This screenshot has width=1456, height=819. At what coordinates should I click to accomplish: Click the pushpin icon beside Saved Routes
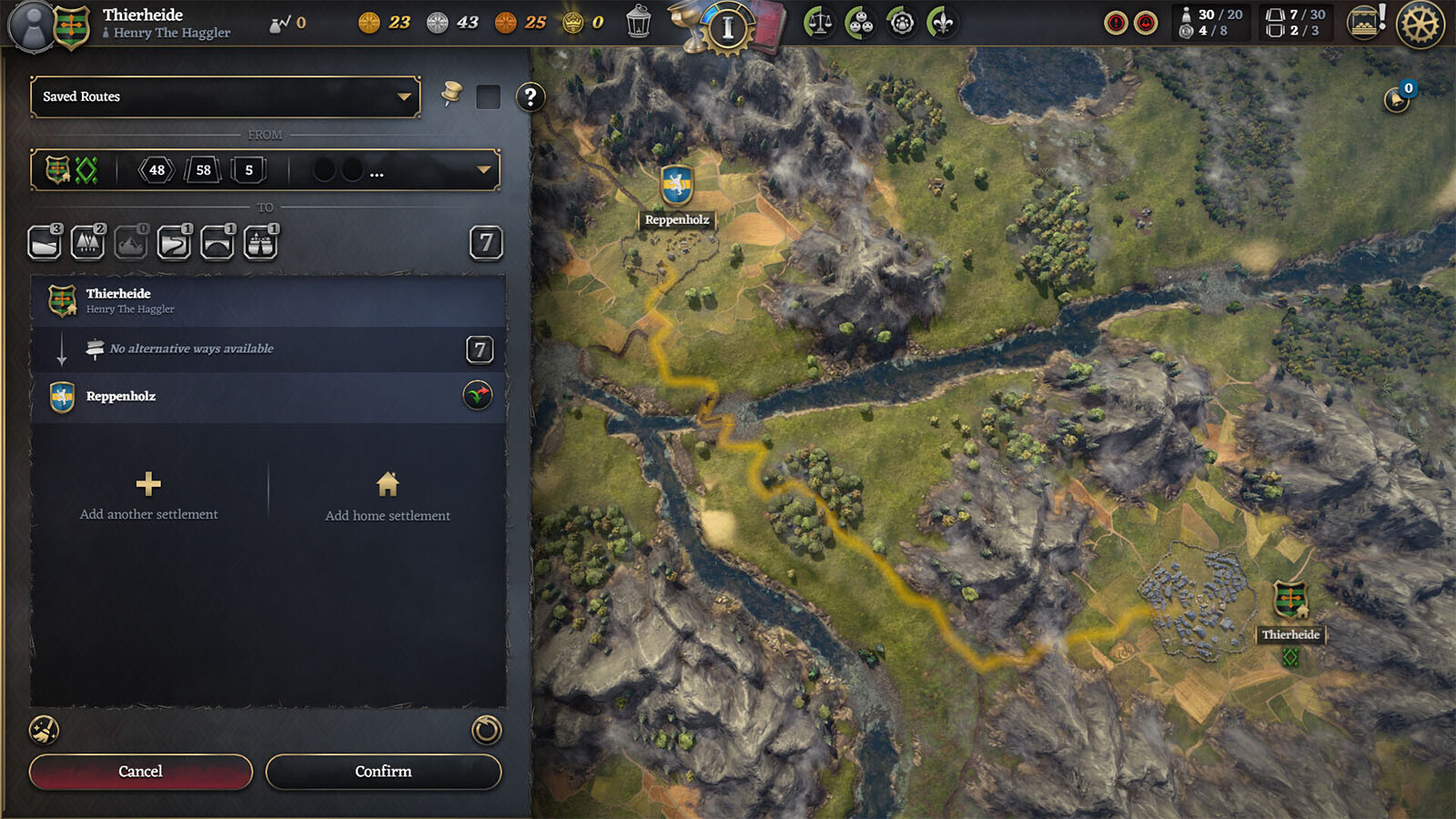pyautogui.click(x=451, y=94)
